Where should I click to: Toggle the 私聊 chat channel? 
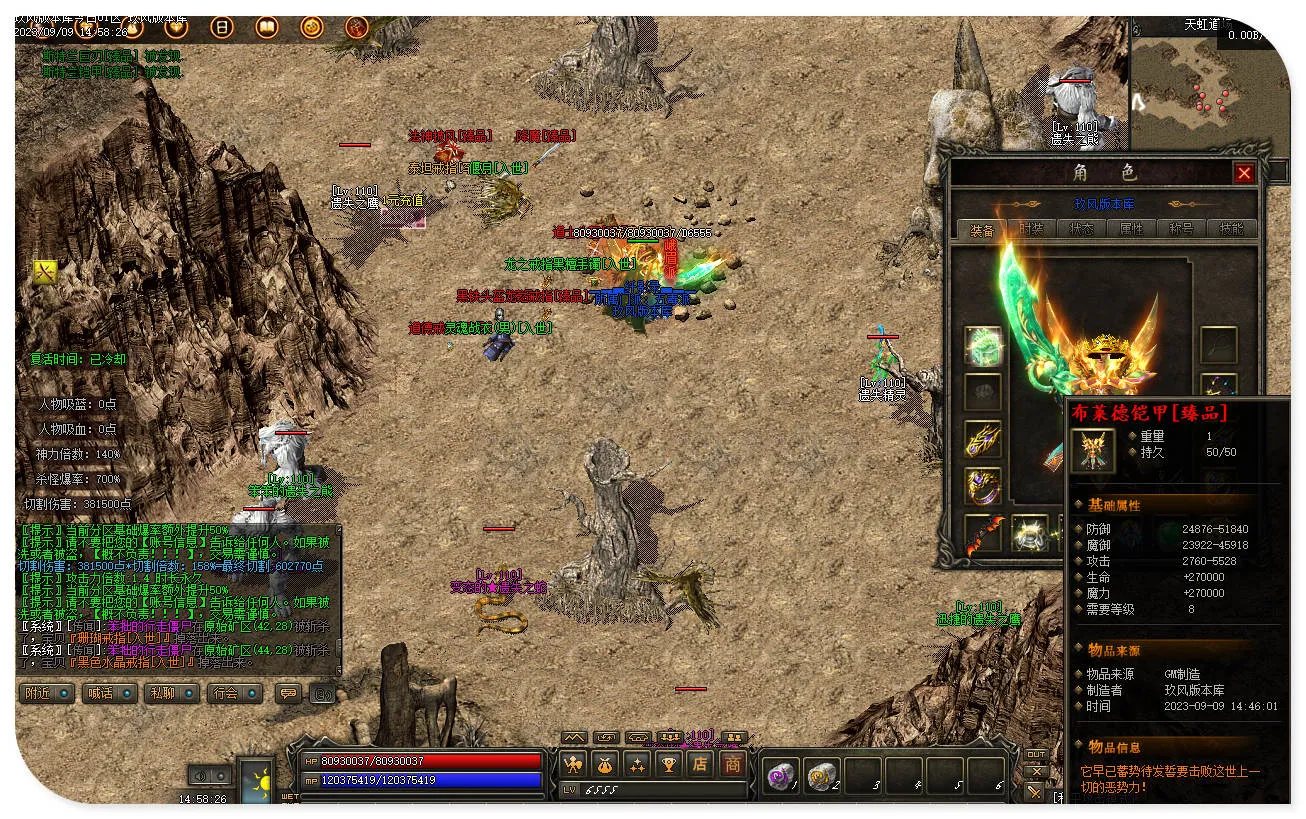click(x=172, y=693)
